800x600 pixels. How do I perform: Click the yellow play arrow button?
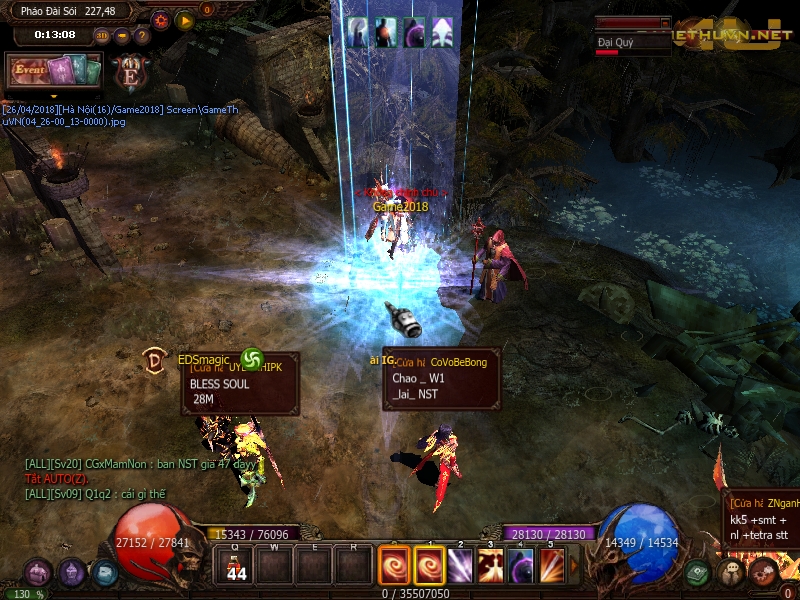(x=185, y=19)
